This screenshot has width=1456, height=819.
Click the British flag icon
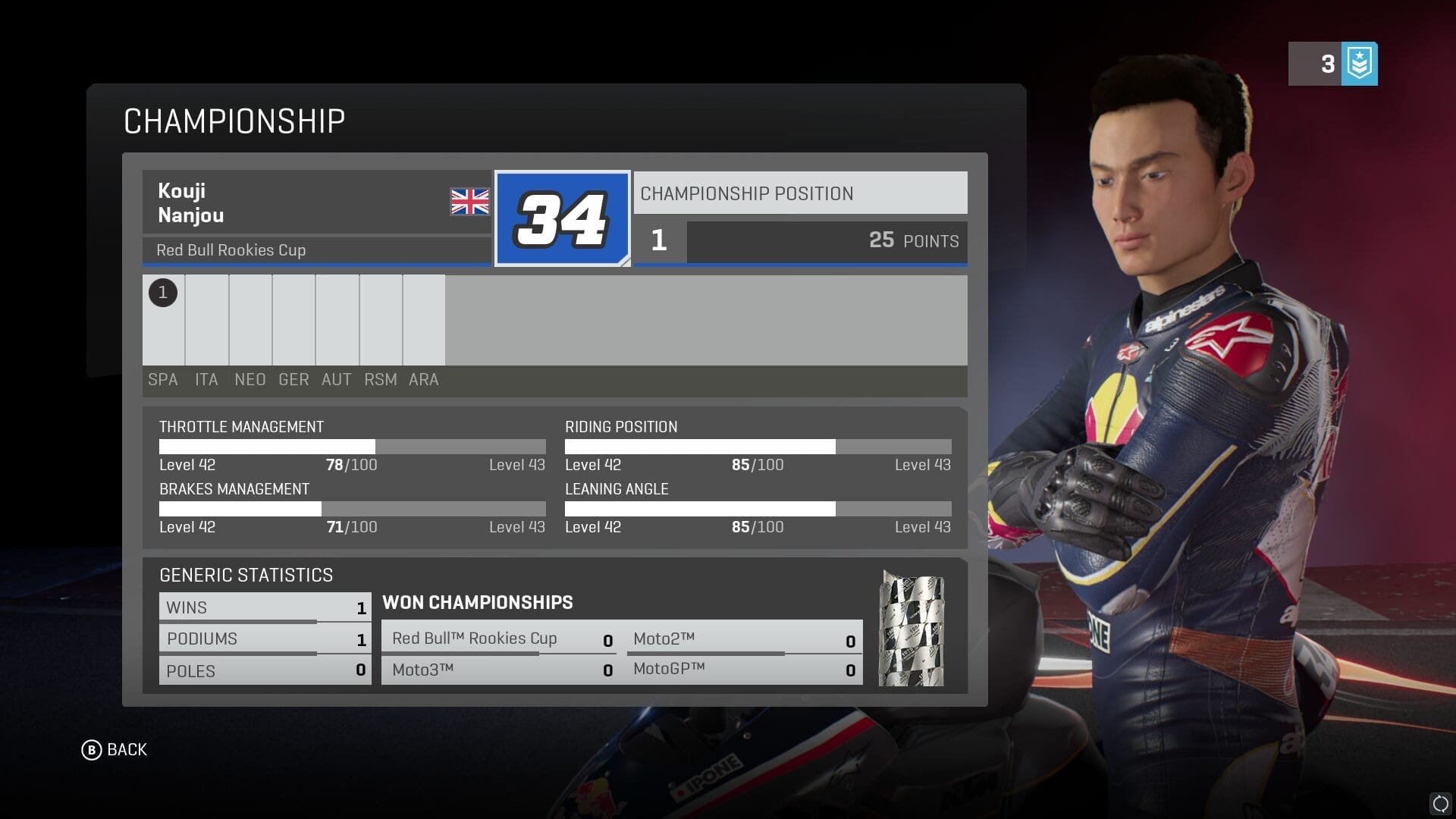pos(469,202)
